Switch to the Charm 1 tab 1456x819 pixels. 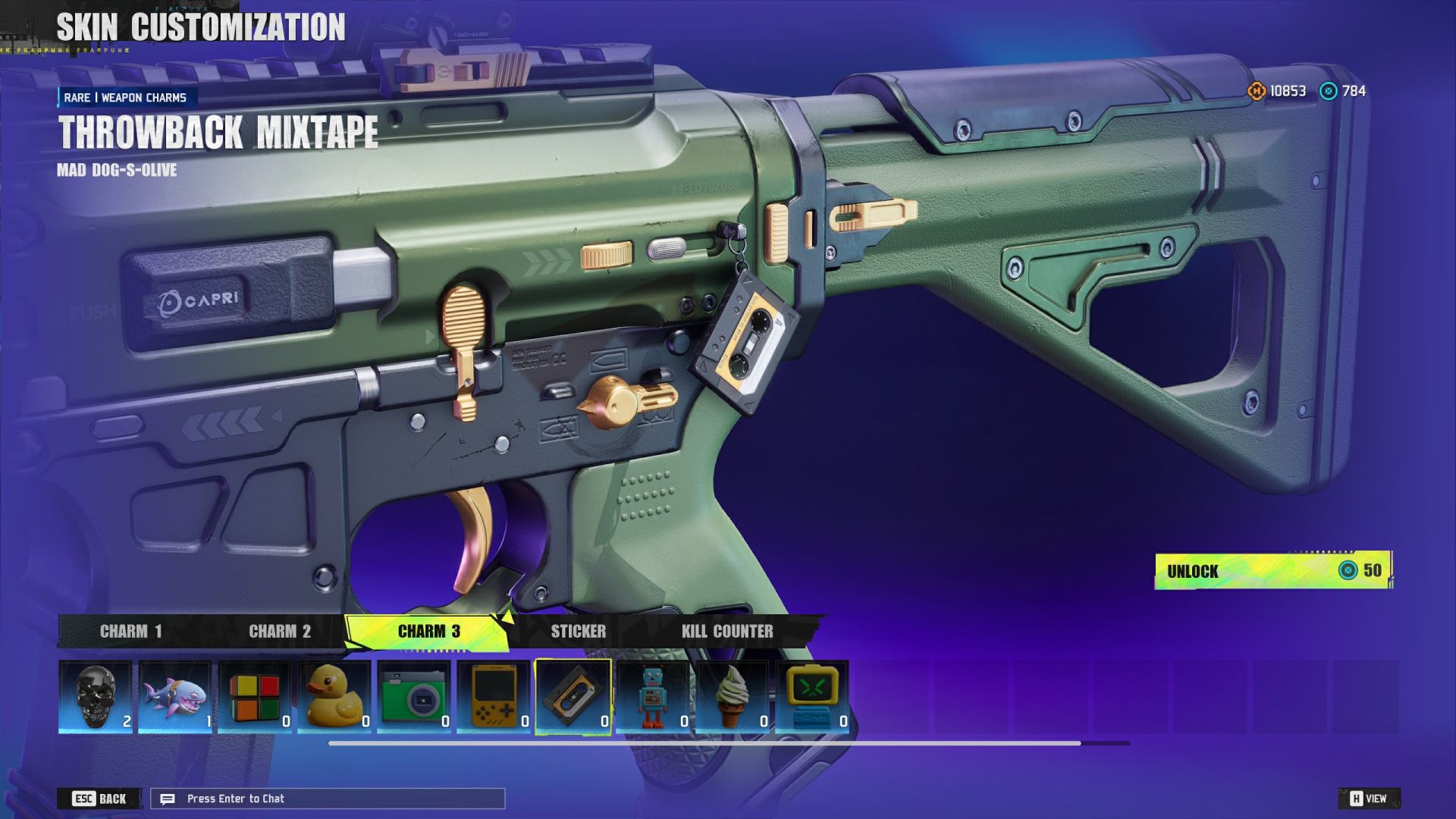[130, 631]
